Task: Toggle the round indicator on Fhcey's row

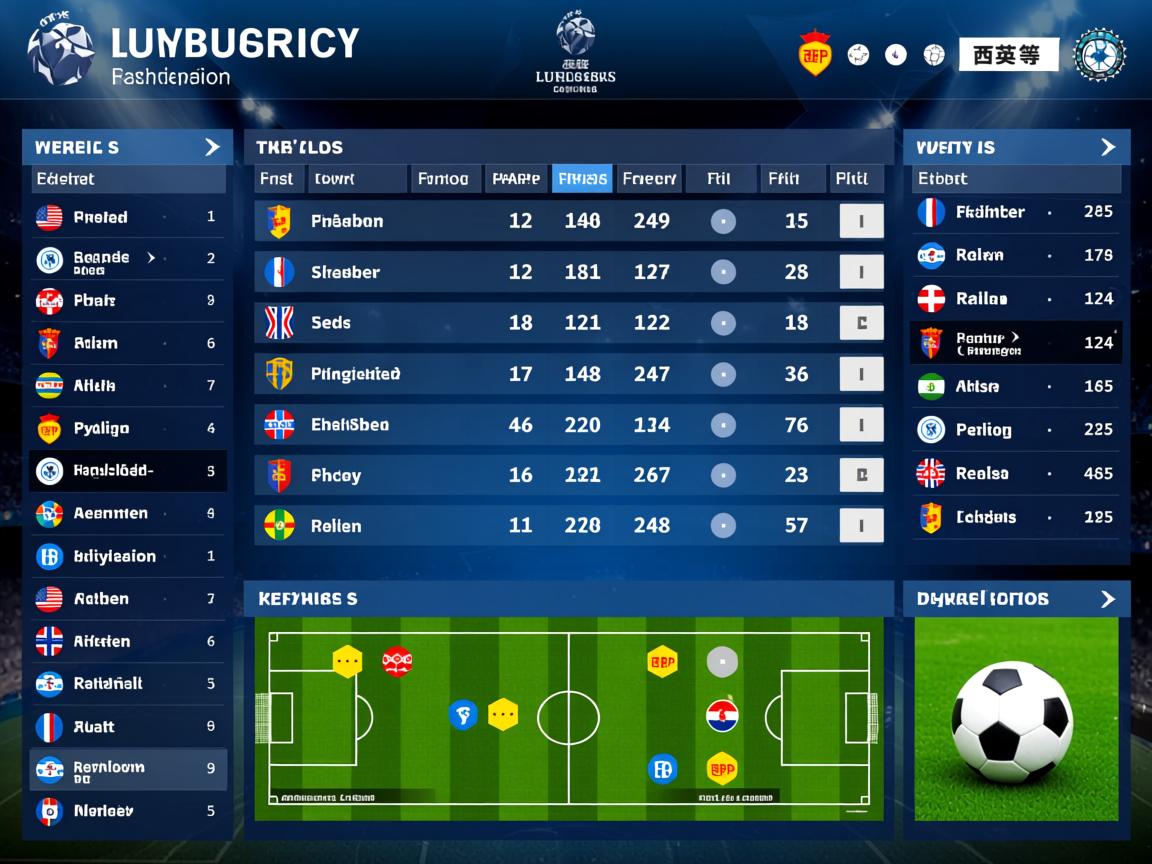Action: point(722,475)
